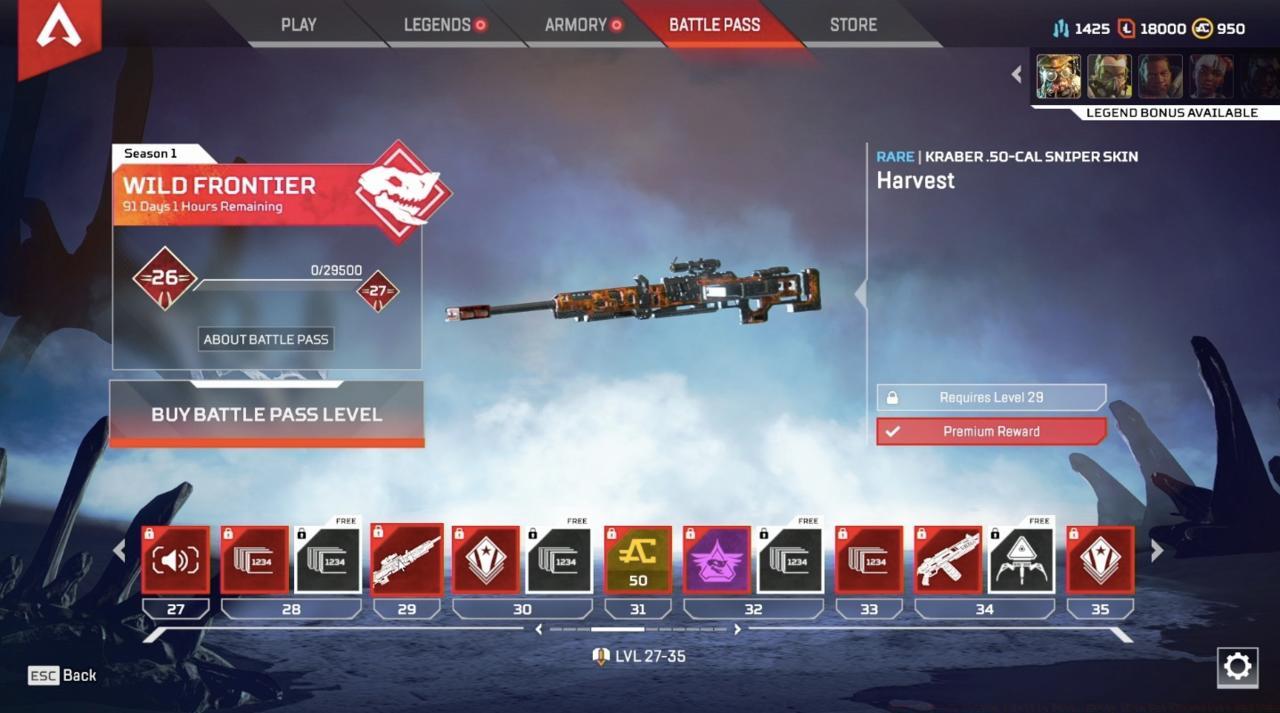Show the previous page of rewards
This screenshot has height=713, width=1280.
pos(119,551)
